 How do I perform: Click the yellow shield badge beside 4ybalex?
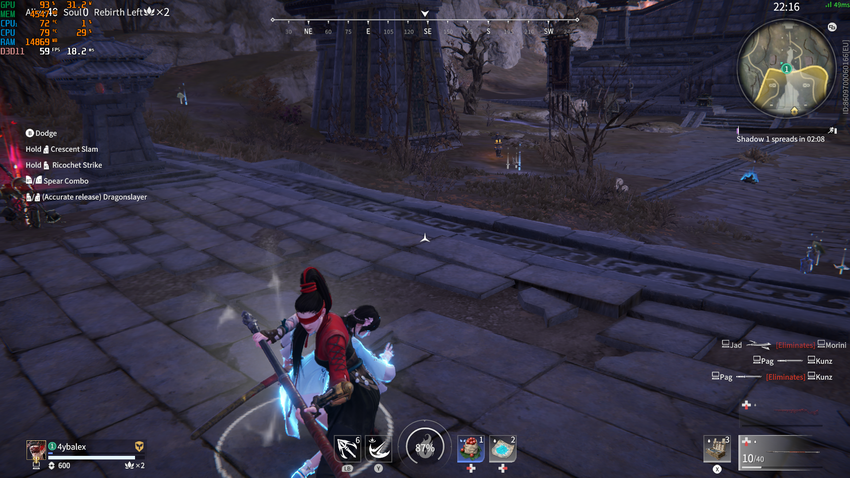coord(140,447)
